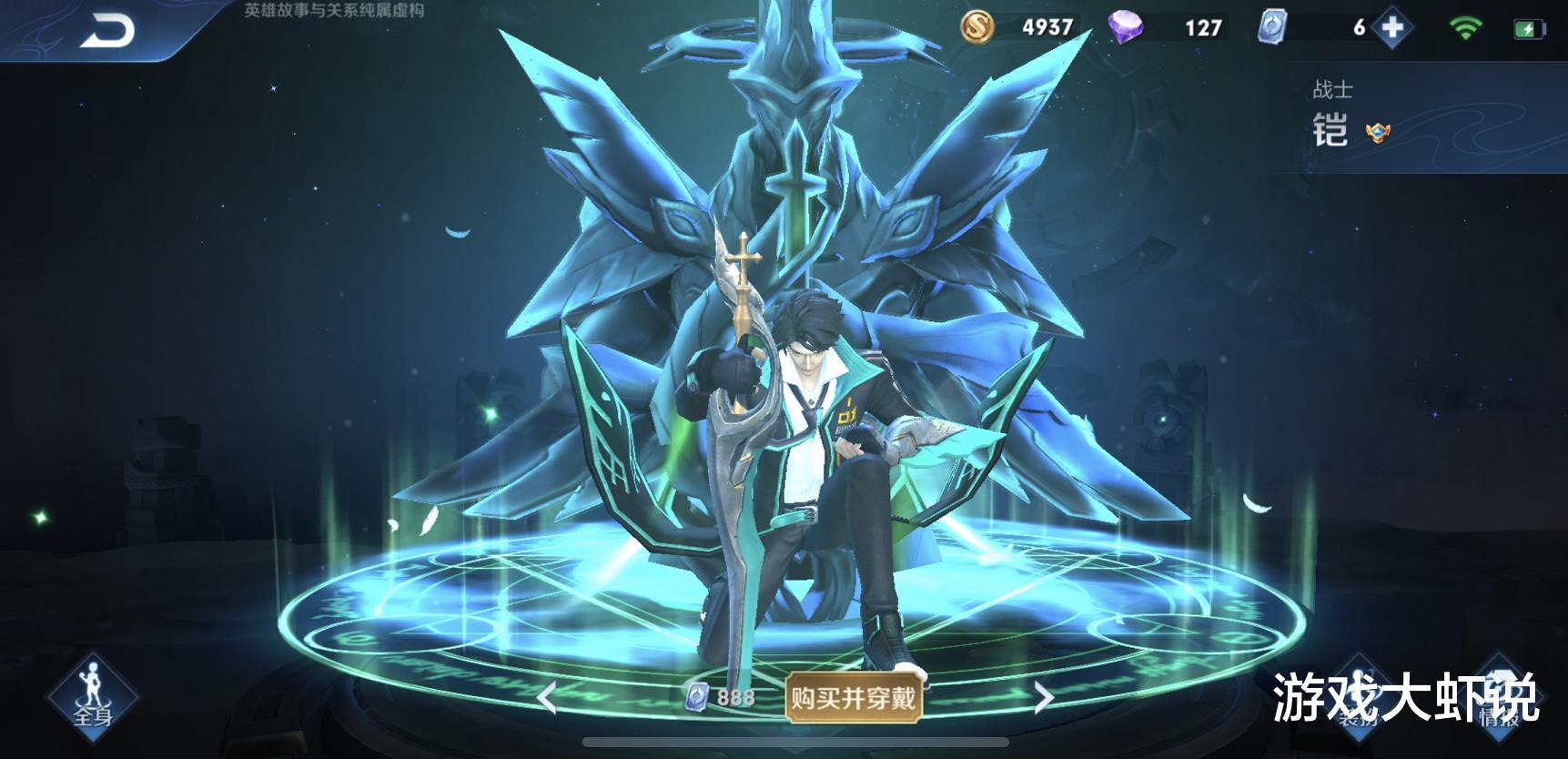Click the gold coin balance 4937 display
The width and height of the screenshot is (1568, 759).
(x=1047, y=27)
